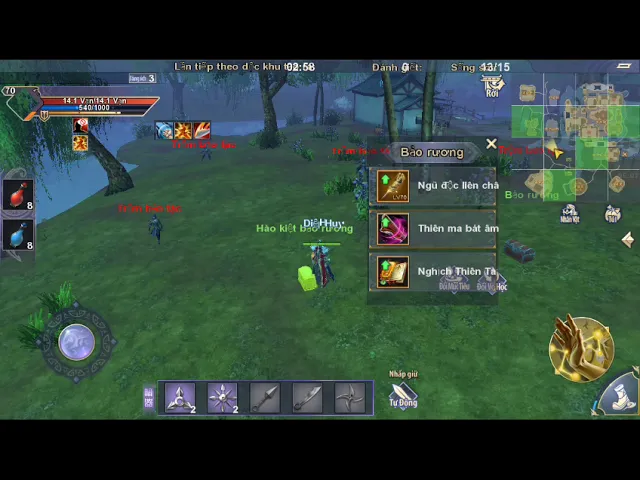Close the Bảo rương loot panel
Image resolution: width=640 pixels, height=480 pixels.
pos(491,144)
